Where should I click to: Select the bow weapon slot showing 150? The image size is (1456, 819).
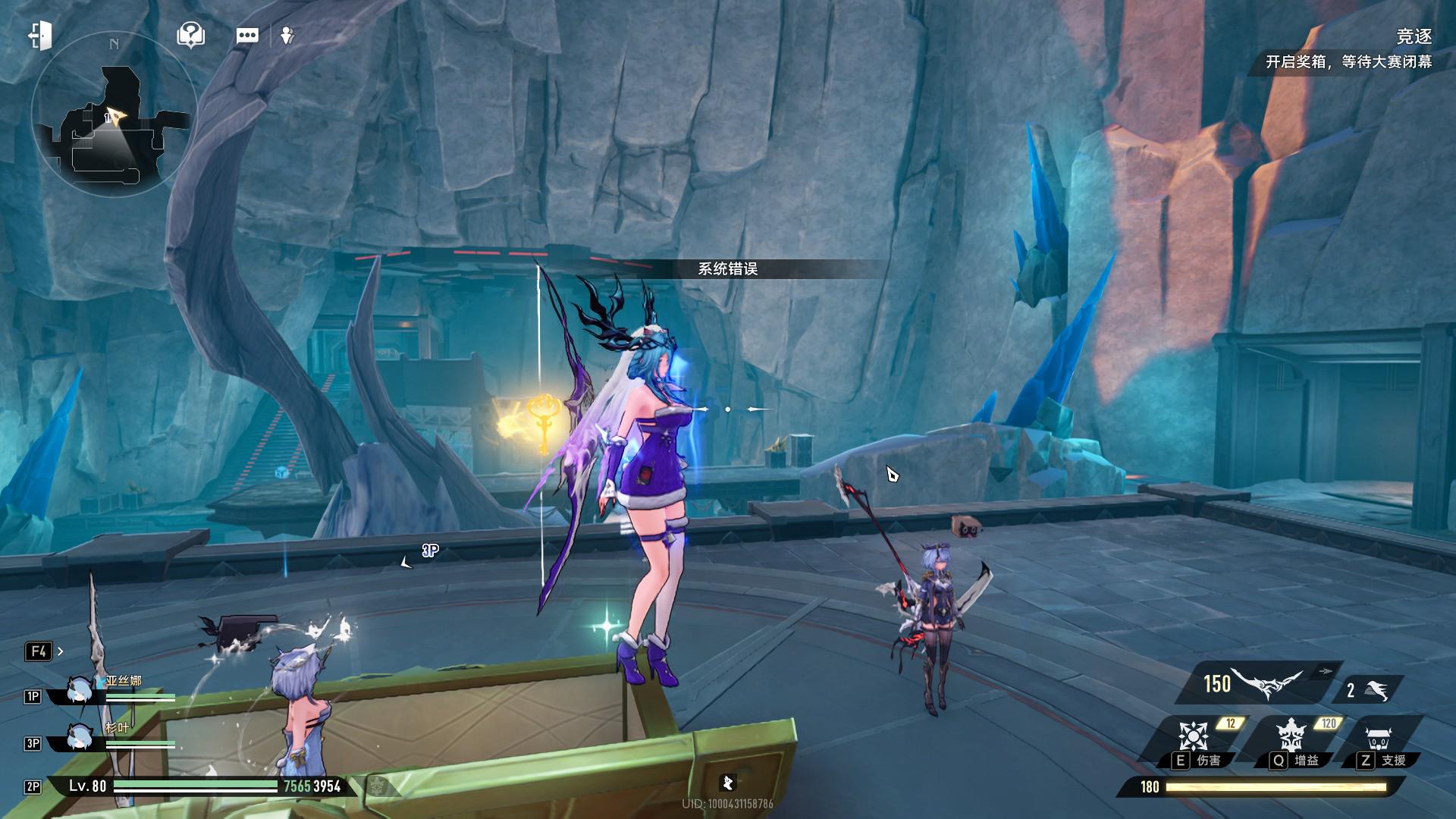pos(1255,683)
